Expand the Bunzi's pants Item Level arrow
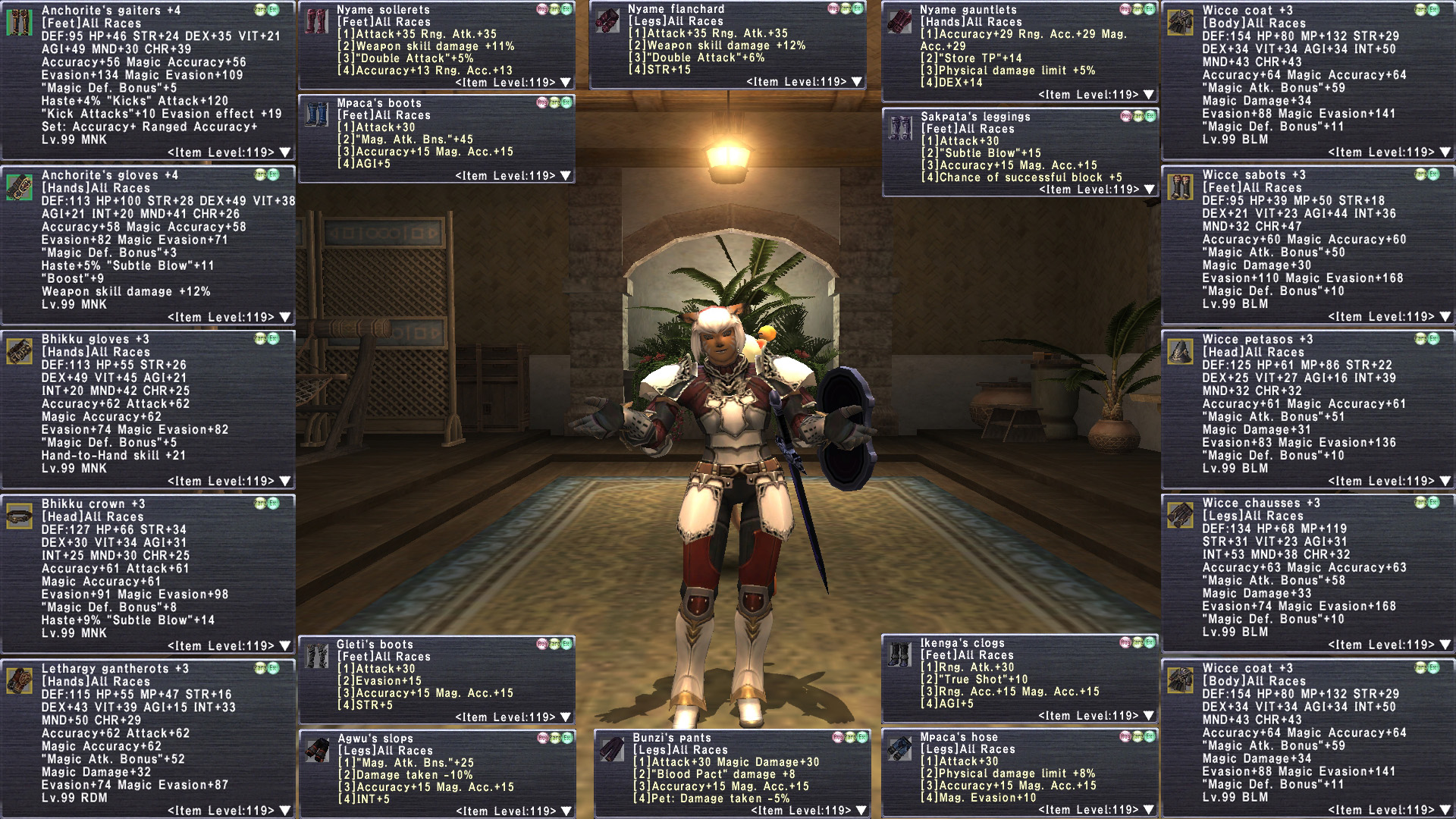This screenshot has width=1456, height=819. point(861,811)
